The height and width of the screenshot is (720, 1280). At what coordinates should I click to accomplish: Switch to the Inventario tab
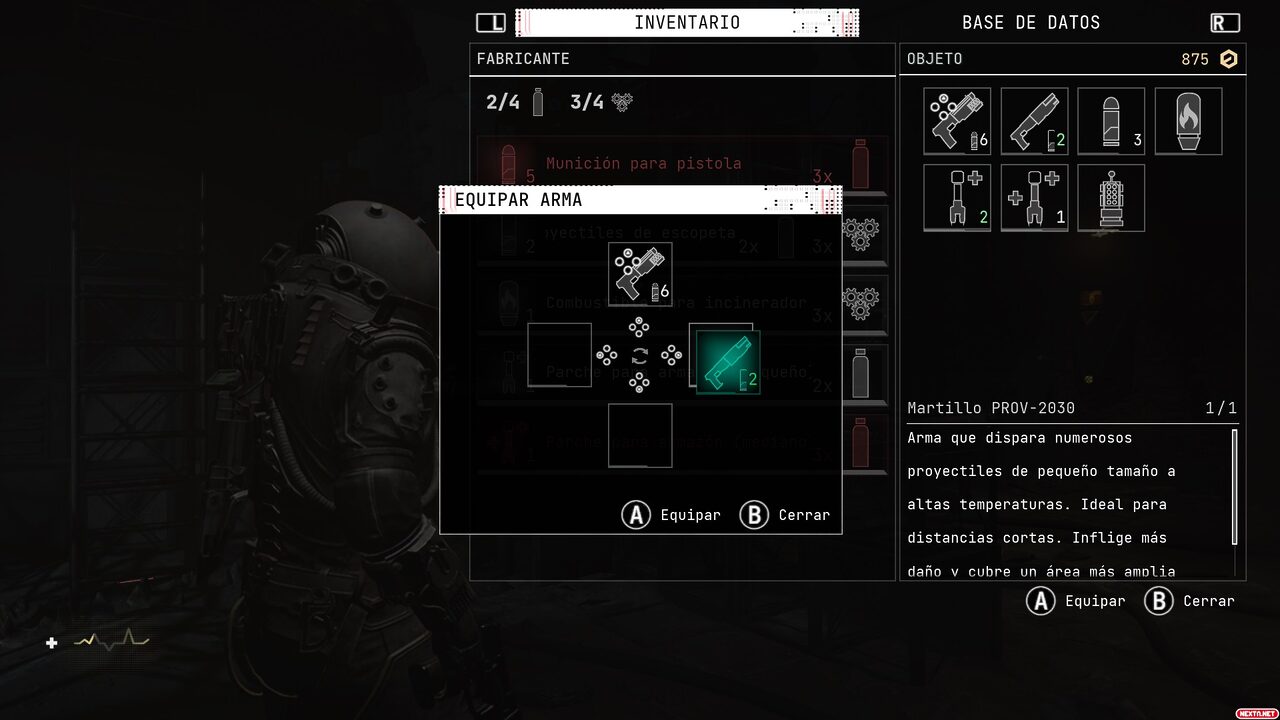[687, 22]
